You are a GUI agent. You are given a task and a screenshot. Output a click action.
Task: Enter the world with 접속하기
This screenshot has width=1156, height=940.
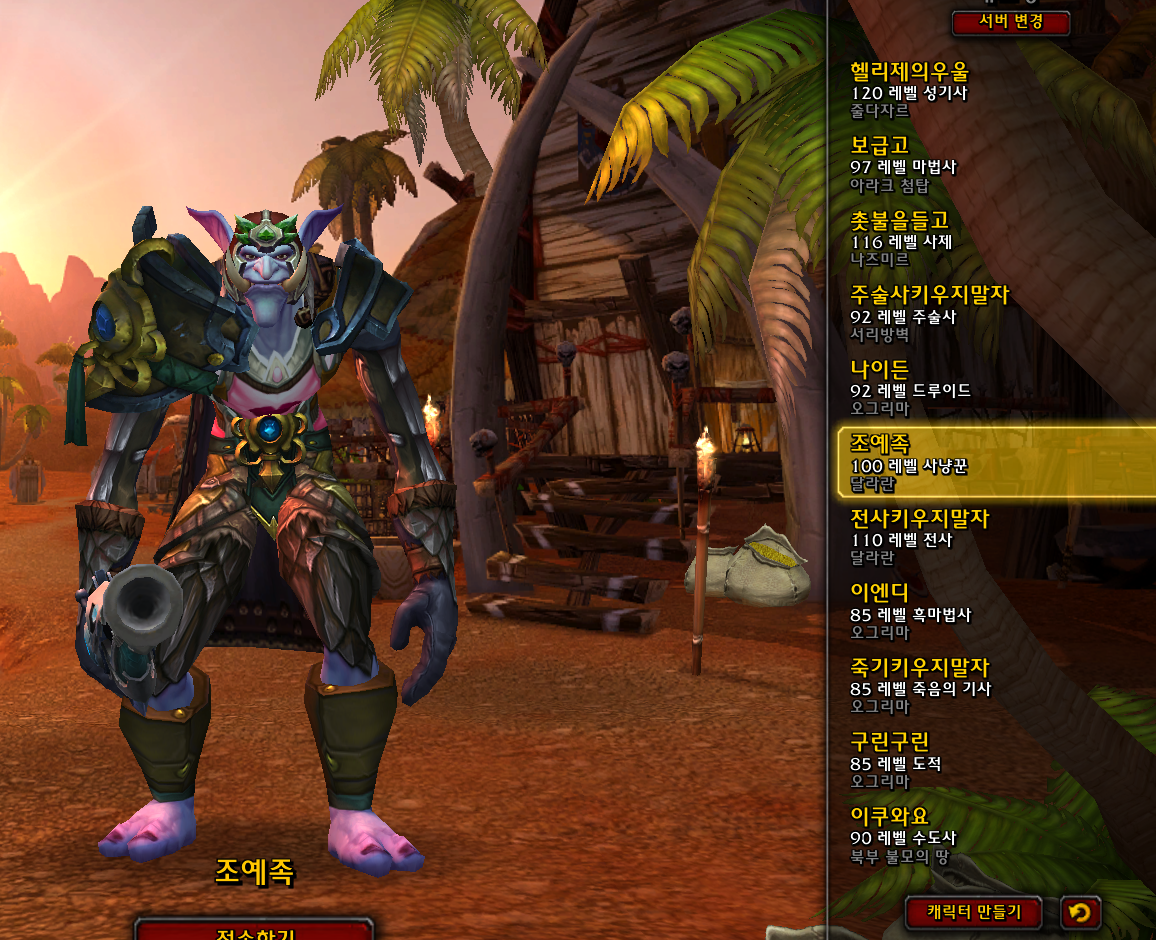pyautogui.click(x=254, y=932)
